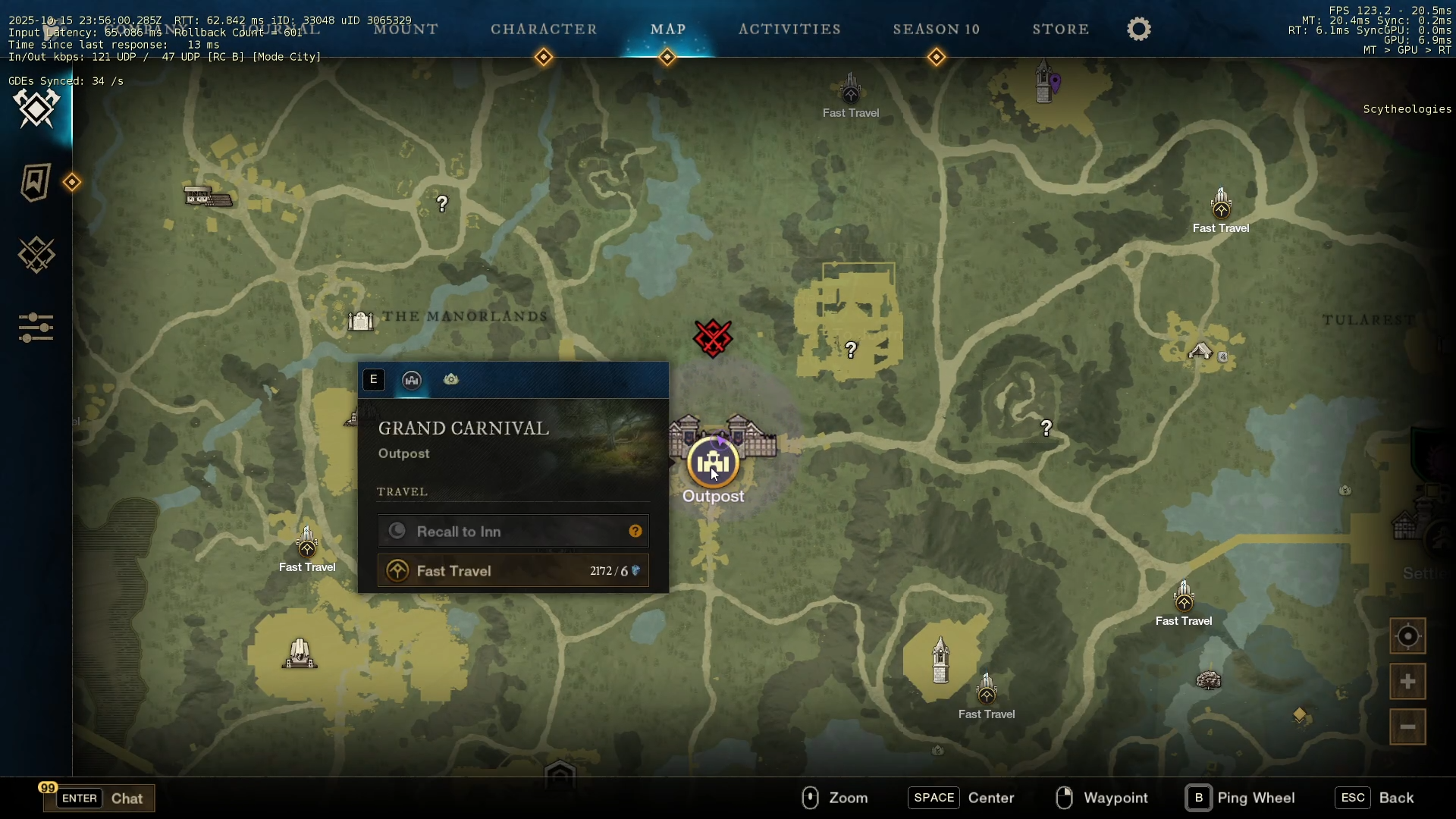Fast Travel to Grand Carnival outpost
Image resolution: width=1456 pixels, height=819 pixels.
(x=513, y=571)
